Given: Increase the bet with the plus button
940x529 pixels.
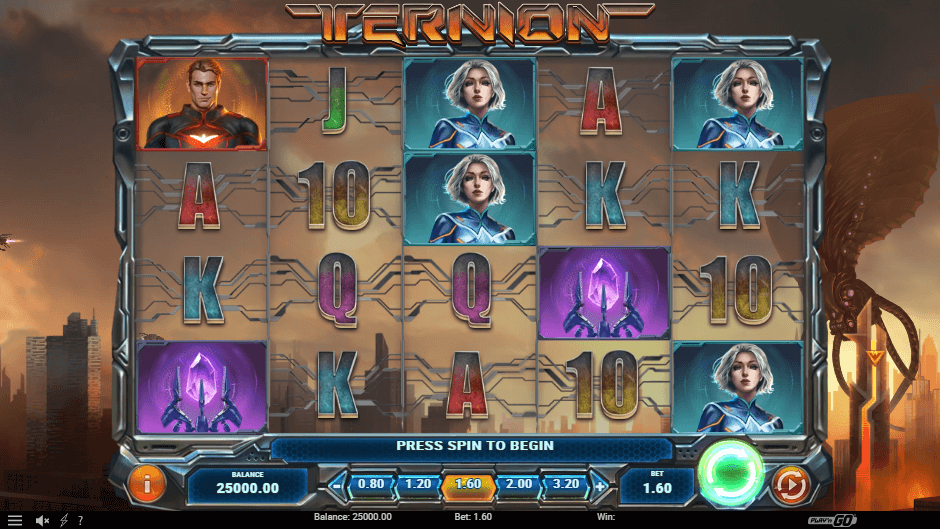Looking at the screenshot, I should [x=600, y=487].
